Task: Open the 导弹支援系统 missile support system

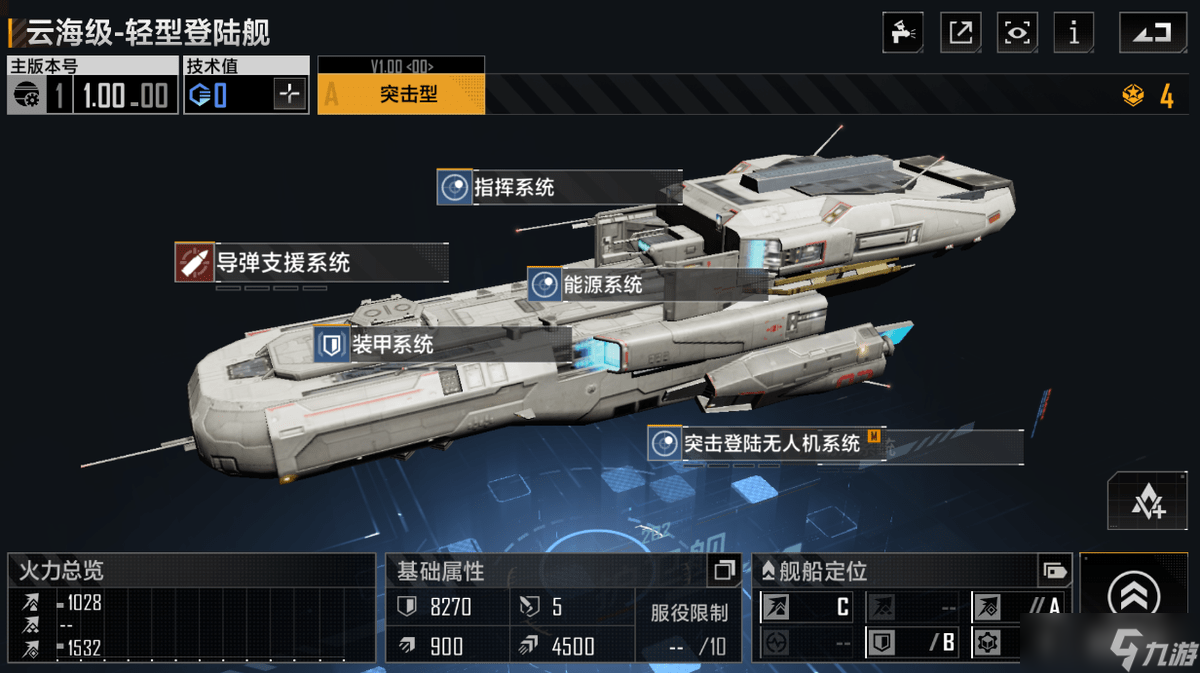Action: coord(283,263)
